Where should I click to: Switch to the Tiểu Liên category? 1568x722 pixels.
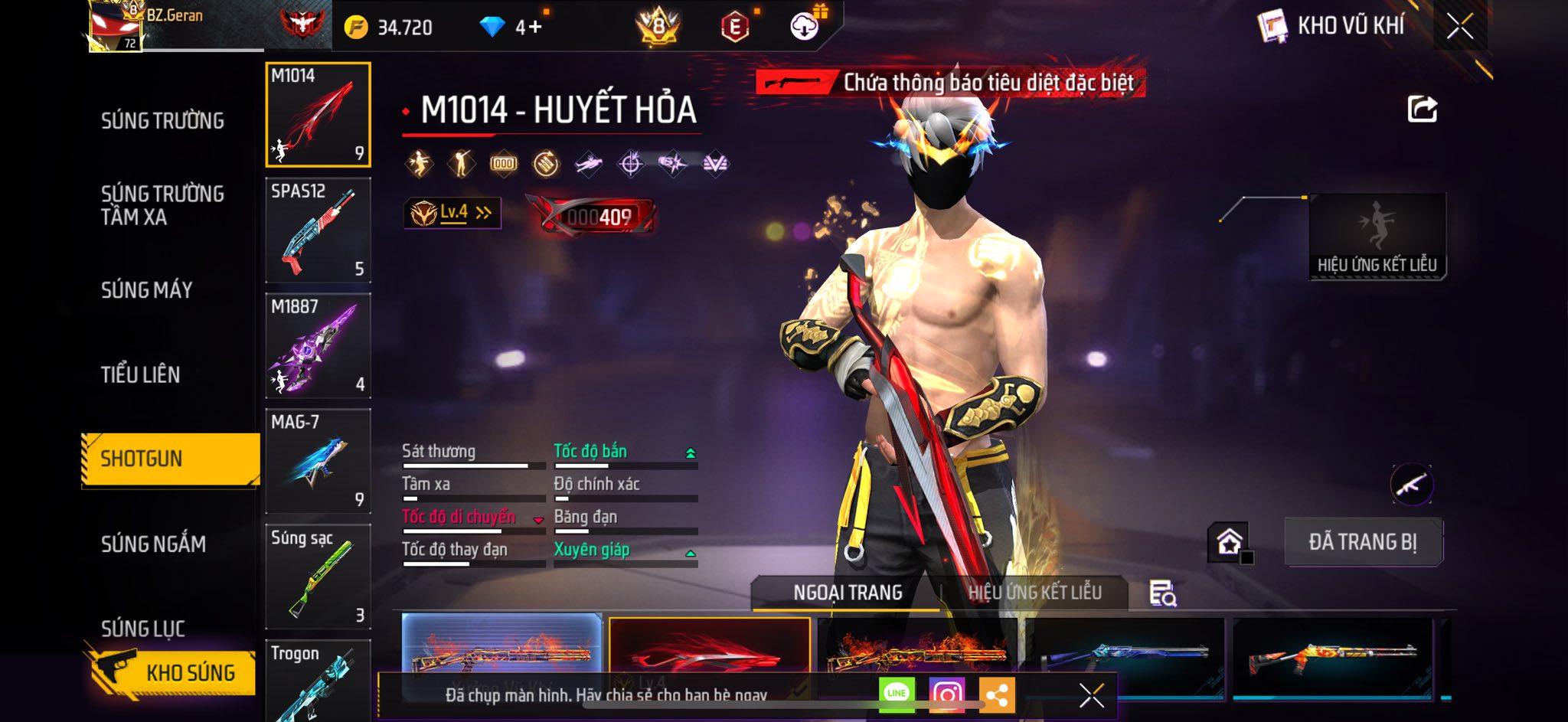pyautogui.click(x=141, y=374)
